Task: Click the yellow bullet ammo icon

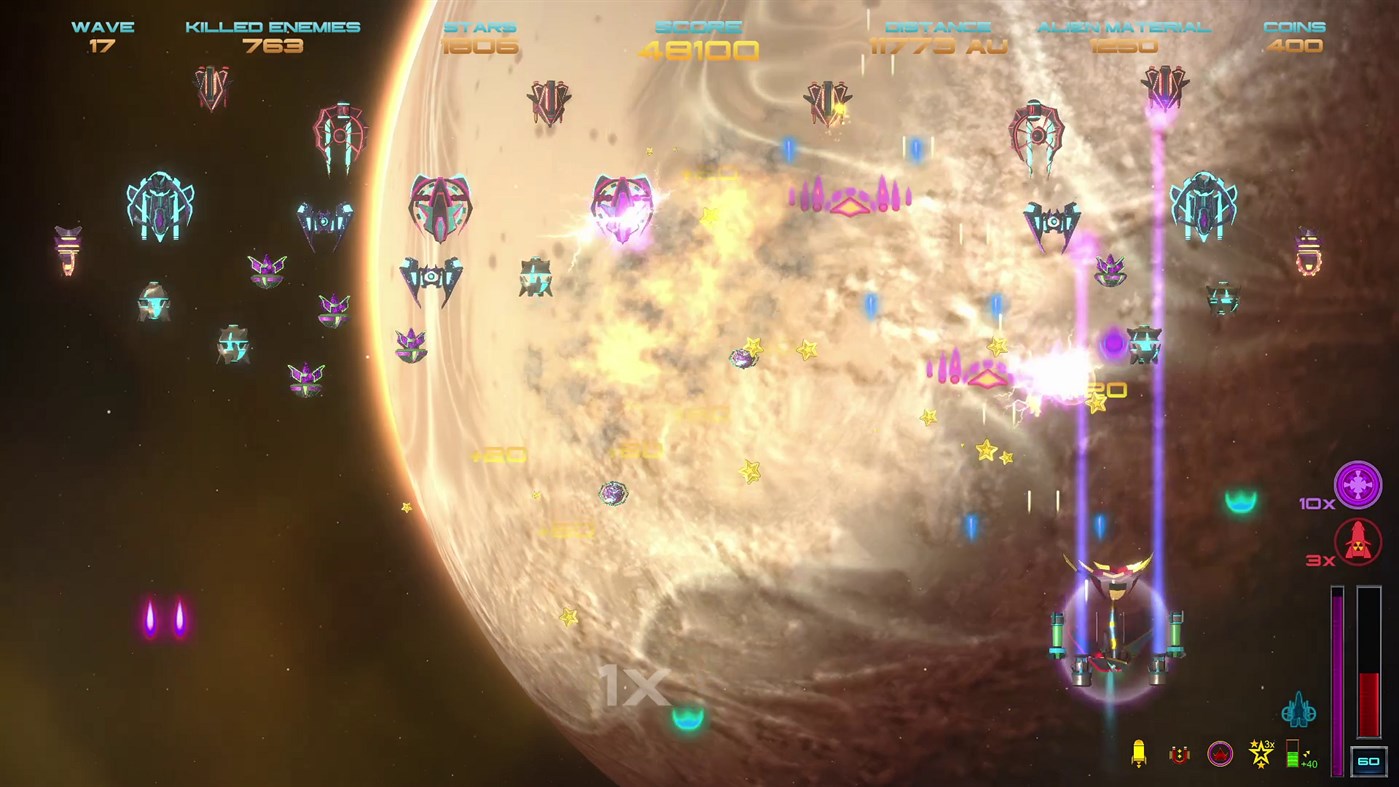Action: tap(1140, 755)
